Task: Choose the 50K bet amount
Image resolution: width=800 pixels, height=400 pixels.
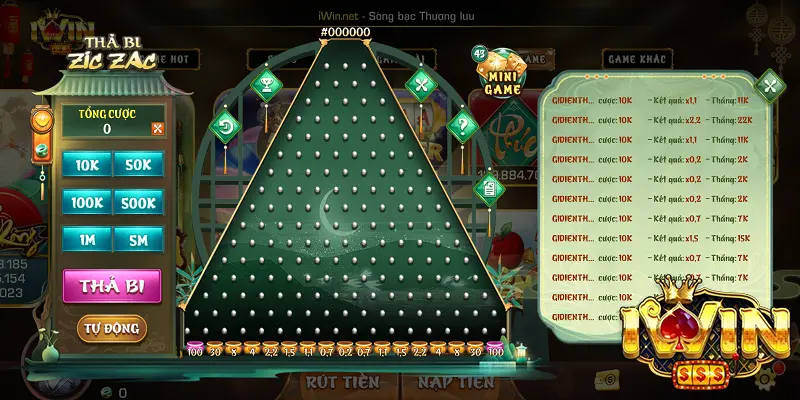Action: point(138,164)
